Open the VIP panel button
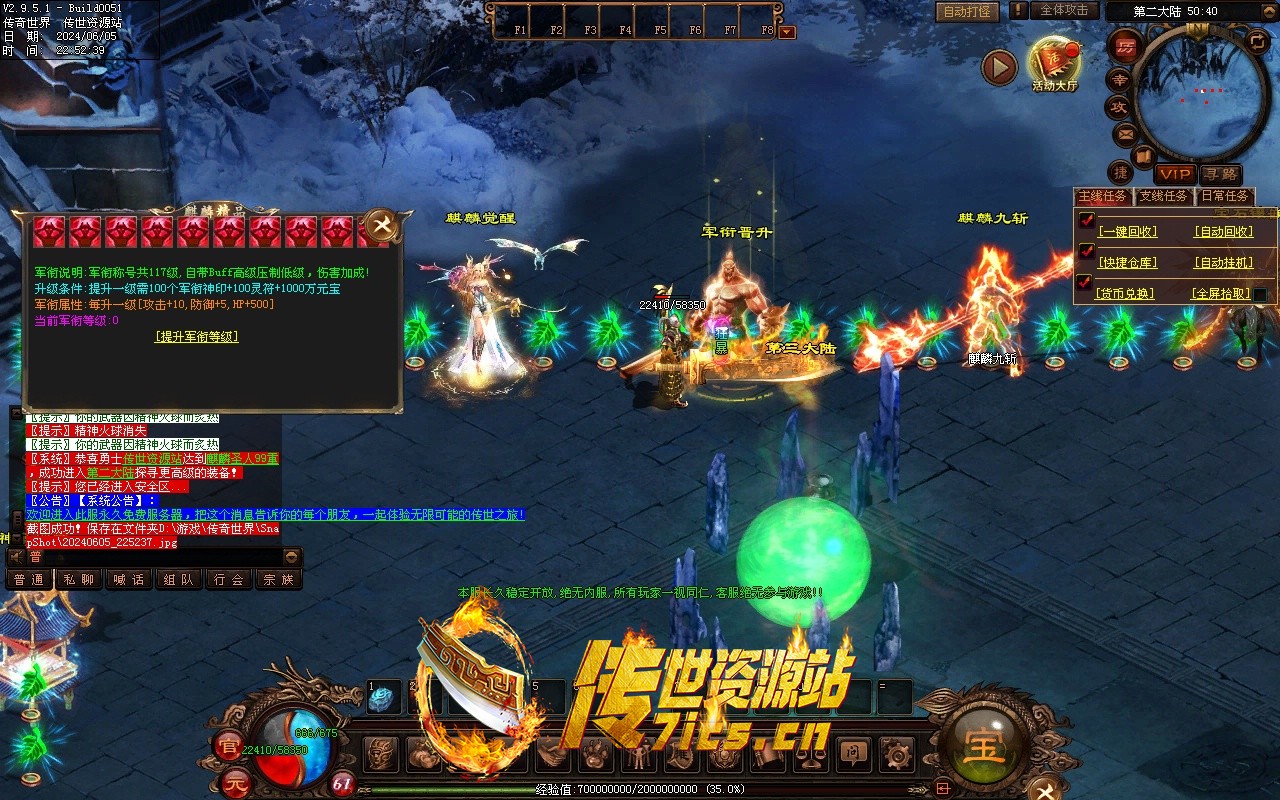 1175,174
